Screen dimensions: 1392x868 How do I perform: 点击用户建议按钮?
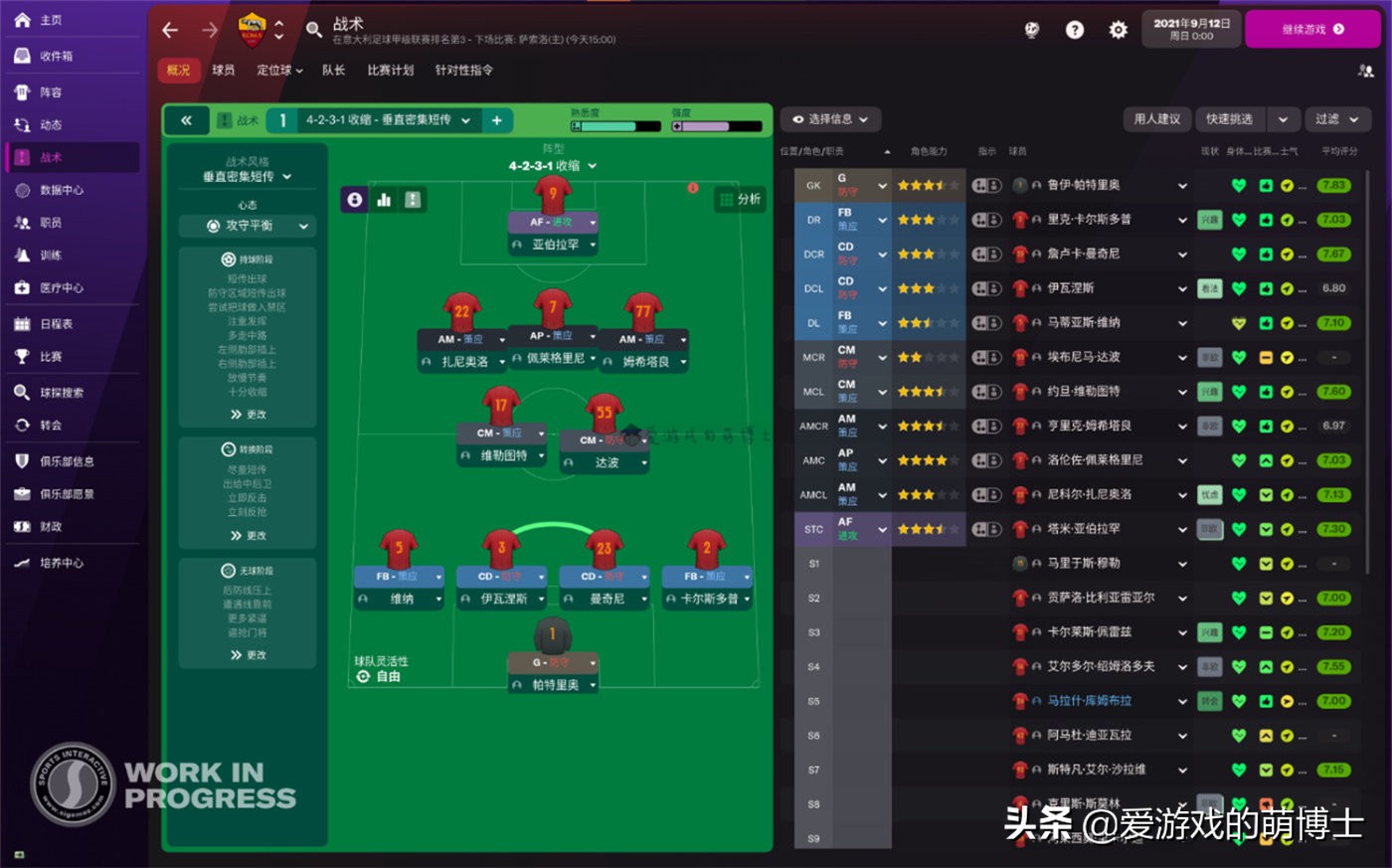point(1156,119)
